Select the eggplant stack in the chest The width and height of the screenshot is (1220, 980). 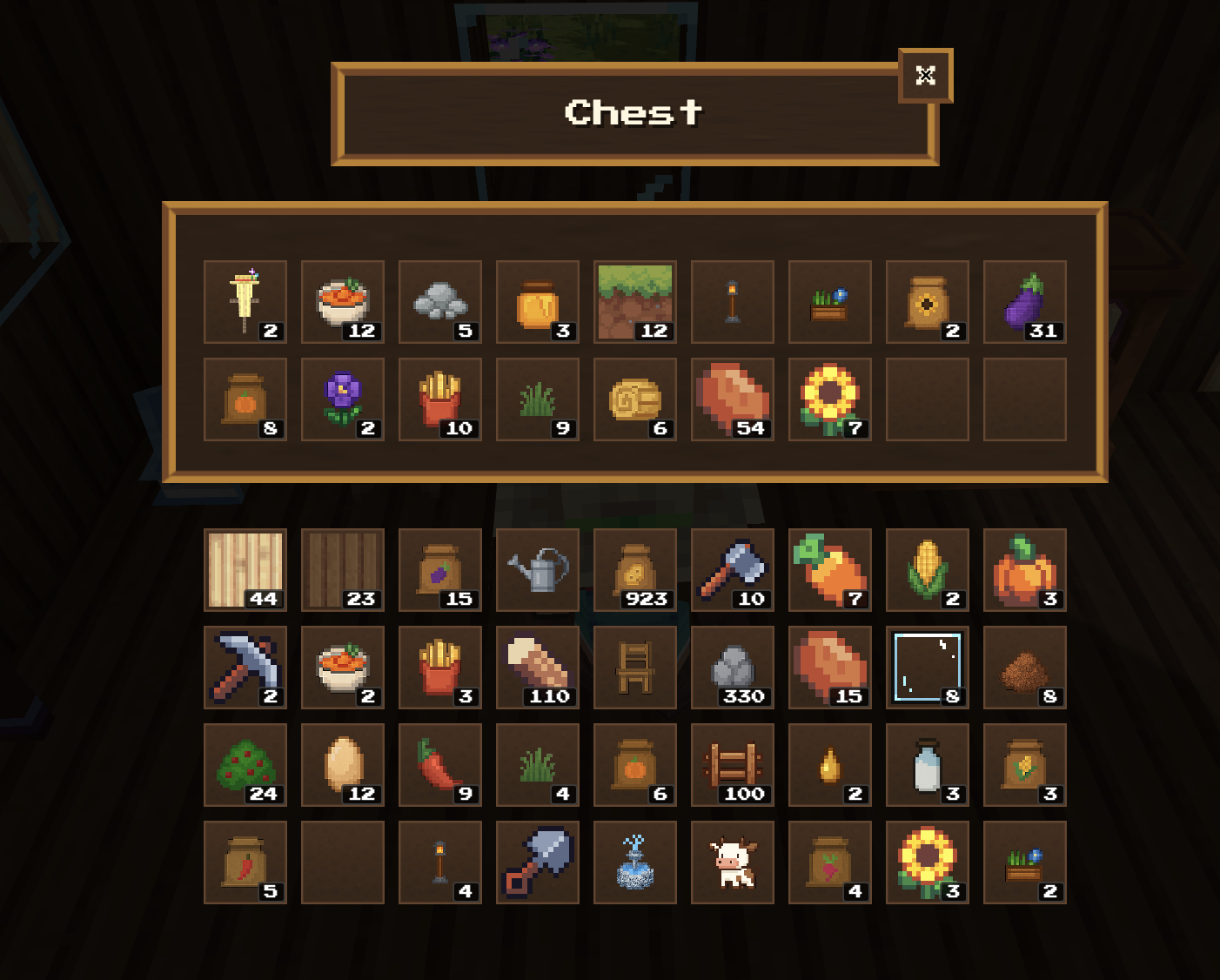pyautogui.click(x=1024, y=302)
